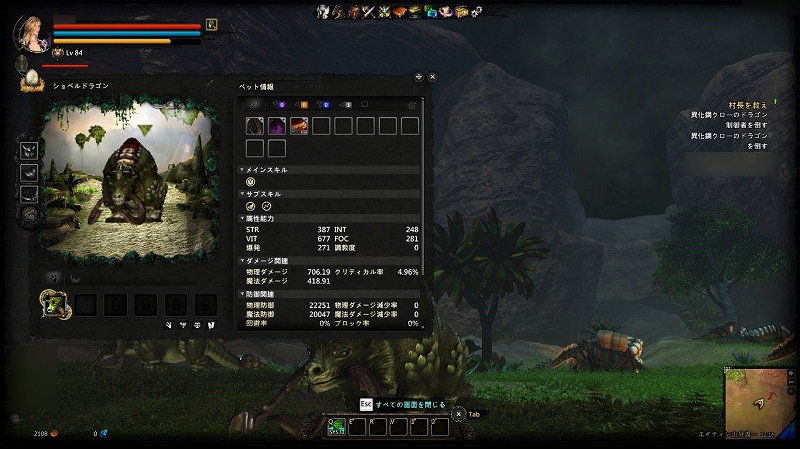Screen dimensions: 800x449
Task: Select the red item in pet inventory
Action: [x=299, y=126]
